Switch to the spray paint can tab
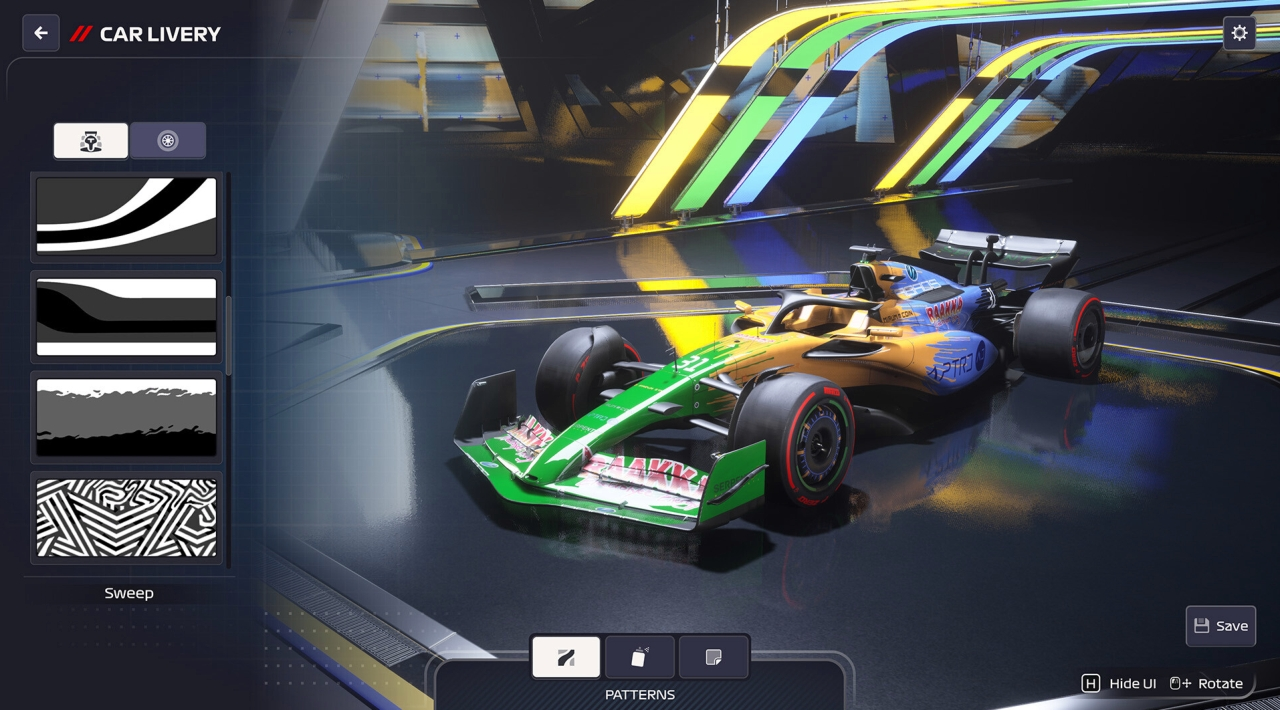The height and width of the screenshot is (710, 1280). (x=640, y=657)
